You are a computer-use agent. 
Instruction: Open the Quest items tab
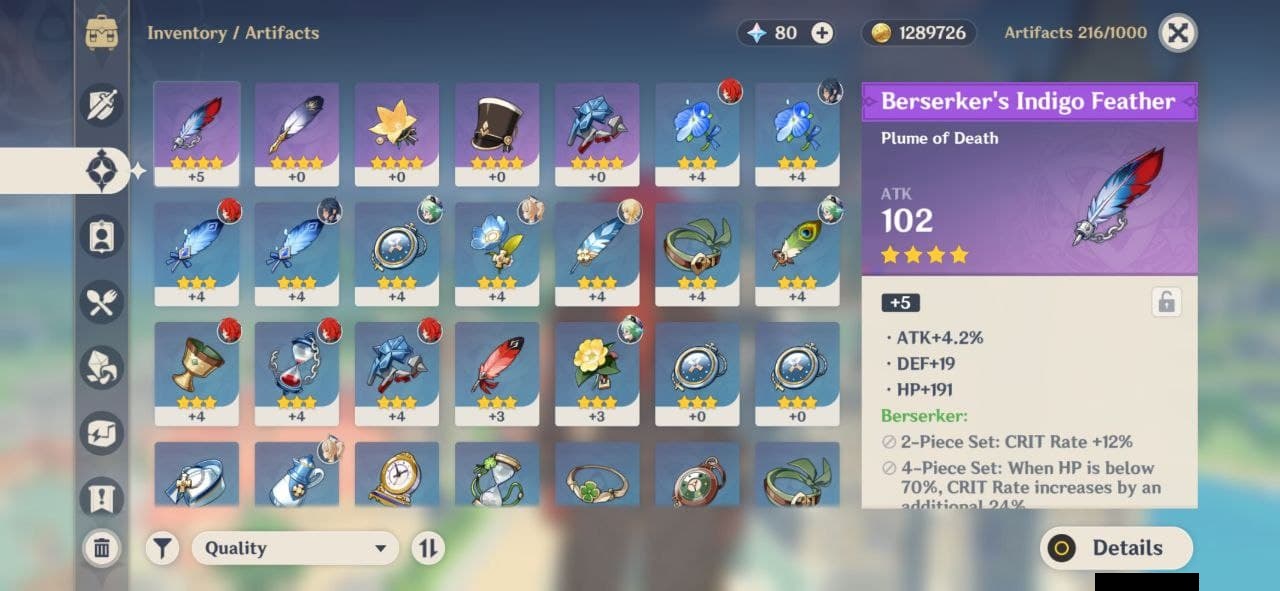pyautogui.click(x=102, y=498)
